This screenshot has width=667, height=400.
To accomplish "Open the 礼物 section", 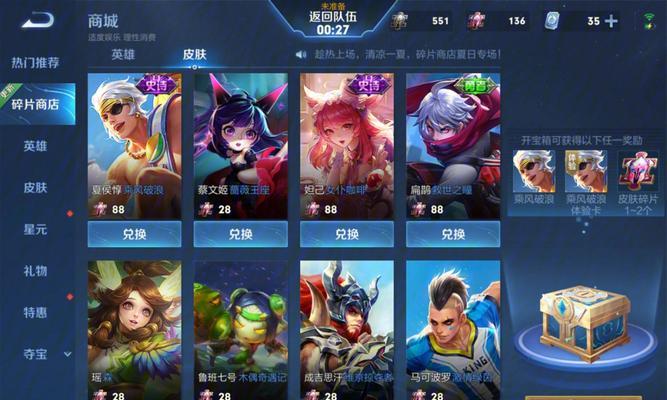I will (36, 271).
